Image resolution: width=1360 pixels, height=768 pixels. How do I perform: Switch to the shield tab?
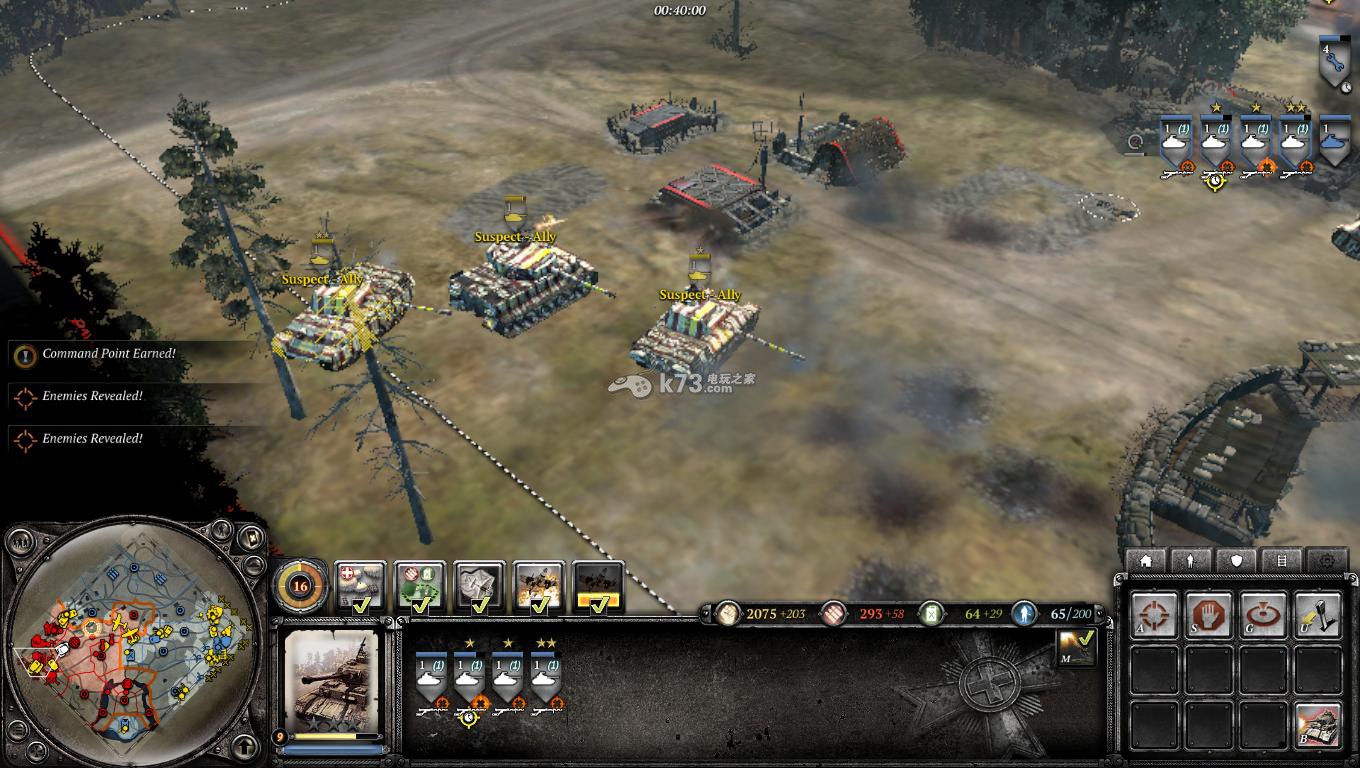1237,561
